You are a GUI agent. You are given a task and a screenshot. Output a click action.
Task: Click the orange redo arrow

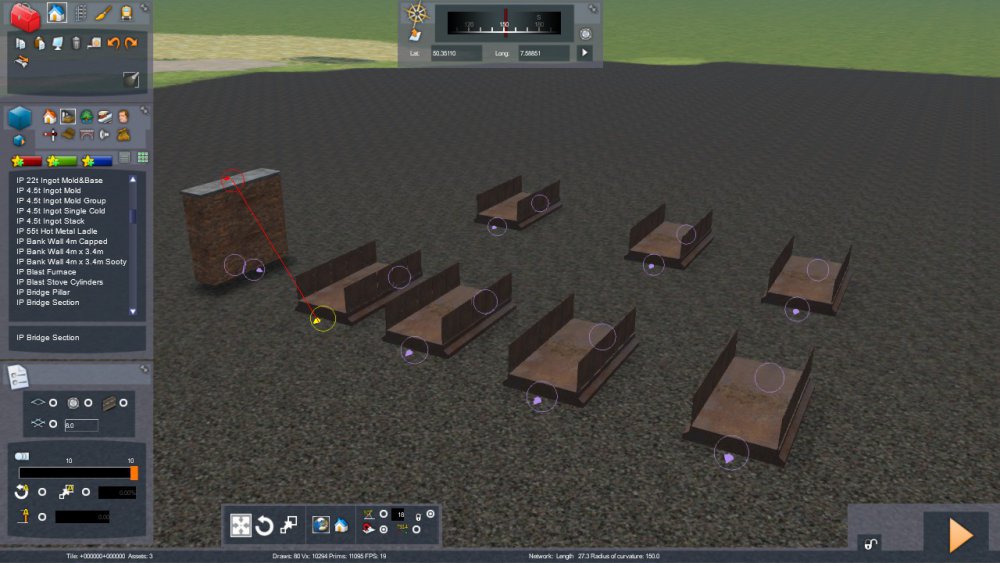131,43
